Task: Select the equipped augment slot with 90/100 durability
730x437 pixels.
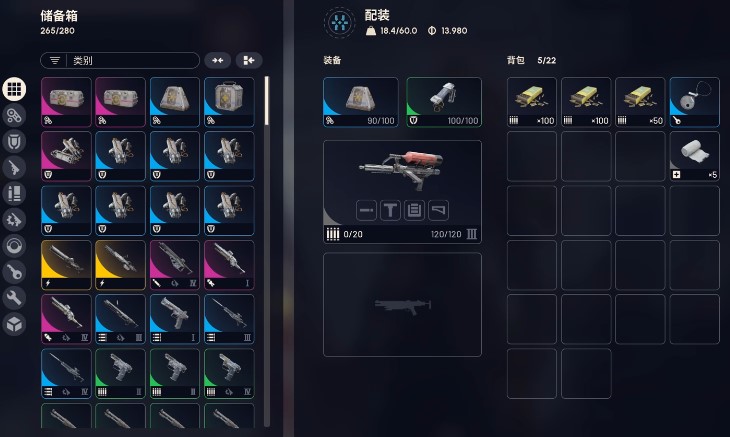Action: [360, 103]
